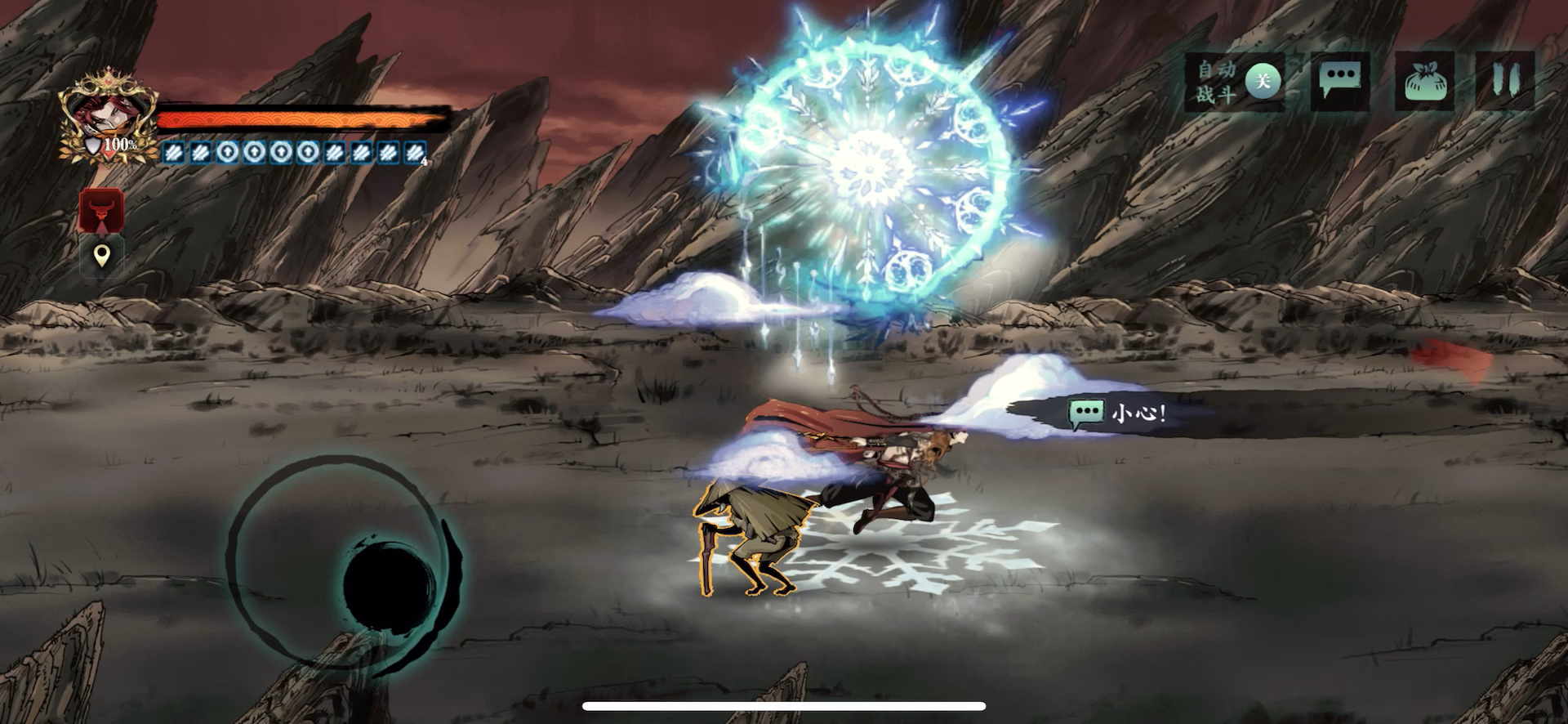This screenshot has width=1568, height=724.
Task: Tap the 小心! chat message bubble
Action: [1119, 413]
